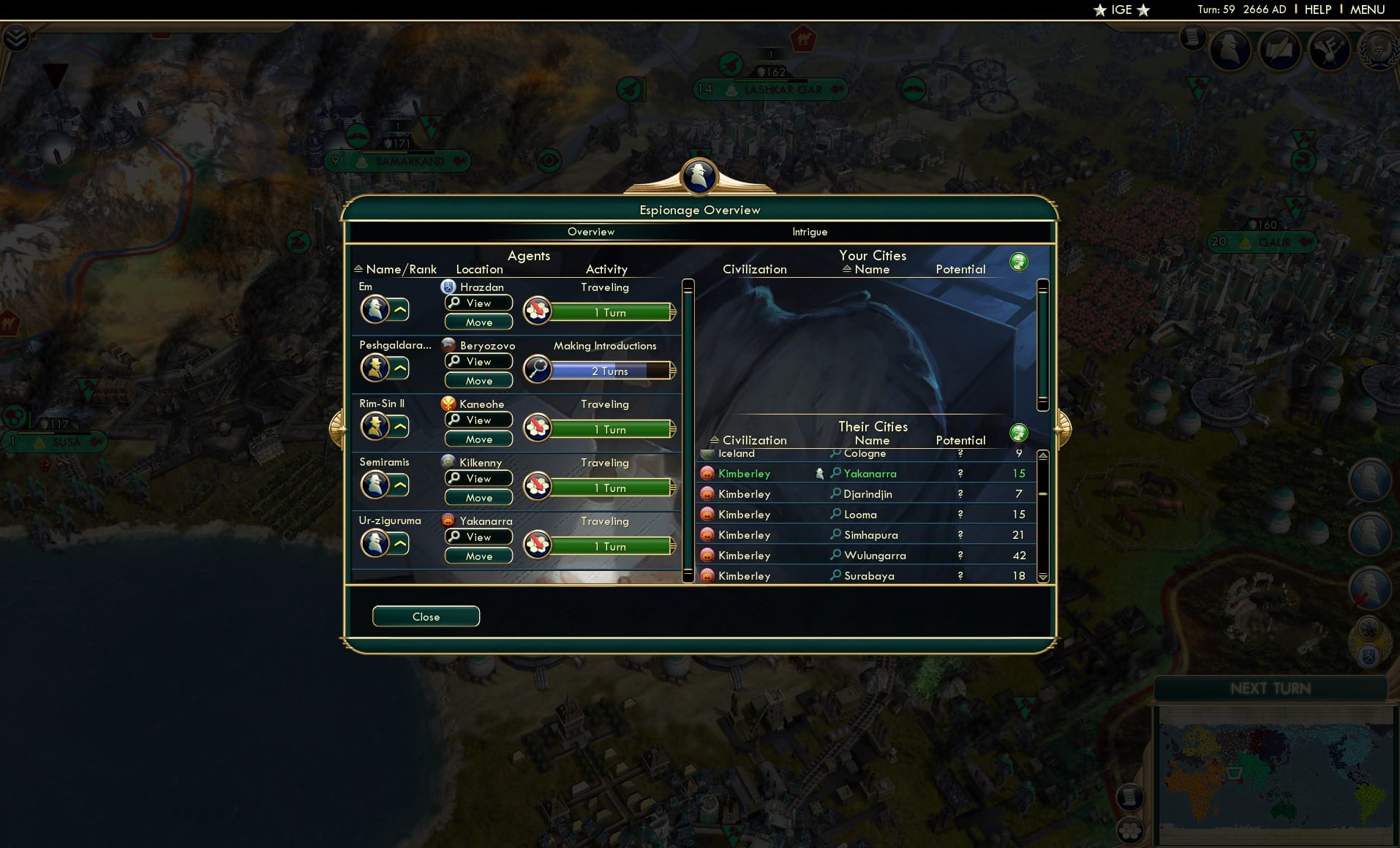
Task: Toggle sorting on the Name/Rank column header
Action: [398, 269]
